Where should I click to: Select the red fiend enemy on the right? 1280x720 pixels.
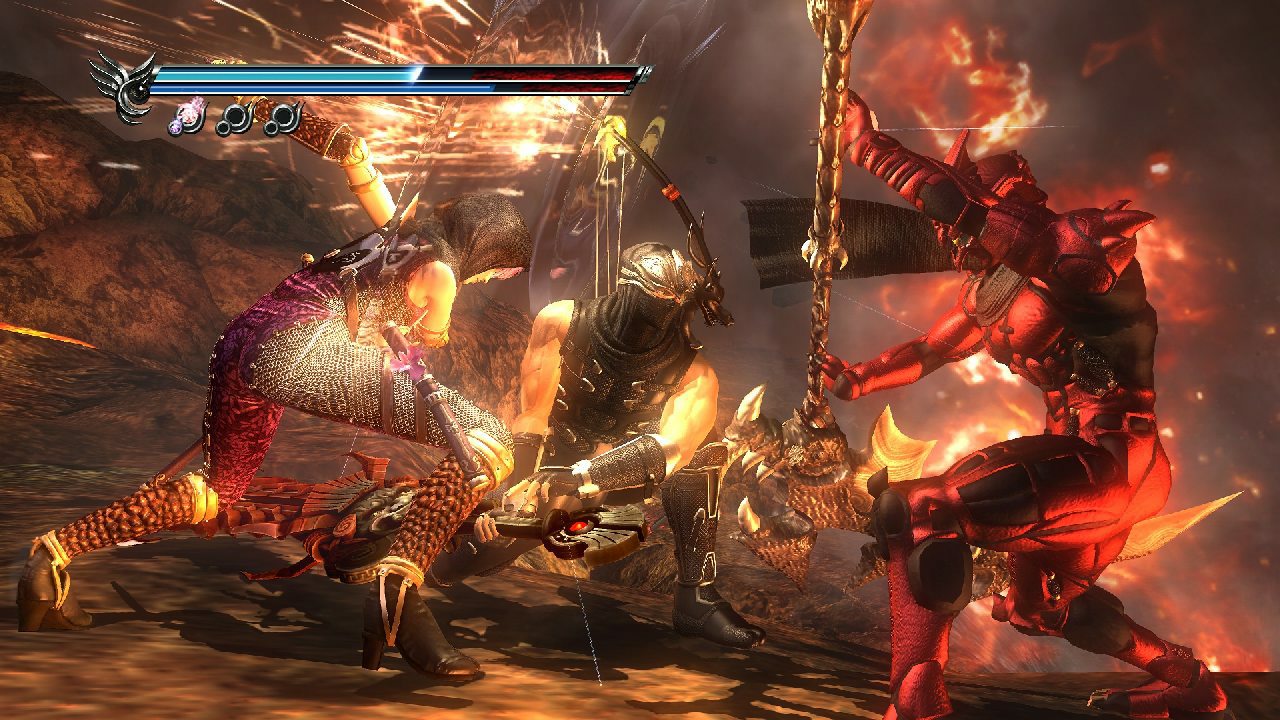[x=1040, y=400]
